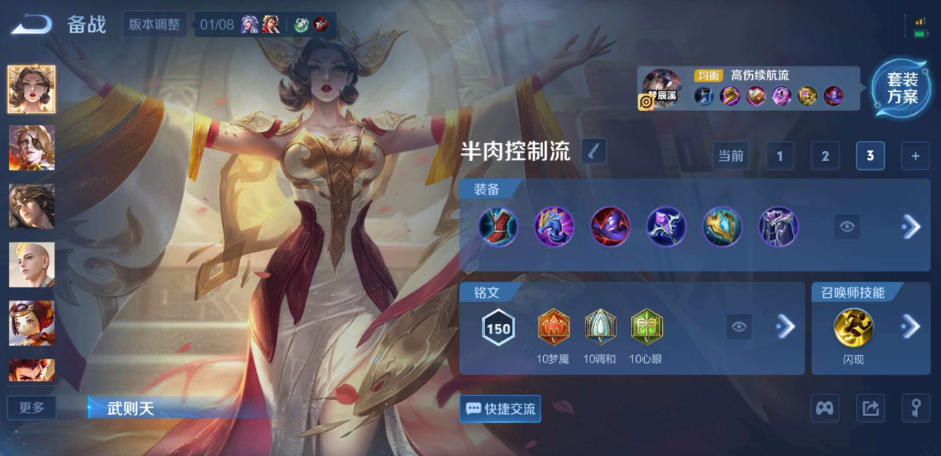
Task: Go back using the top-left arrow
Action: [x=32, y=25]
